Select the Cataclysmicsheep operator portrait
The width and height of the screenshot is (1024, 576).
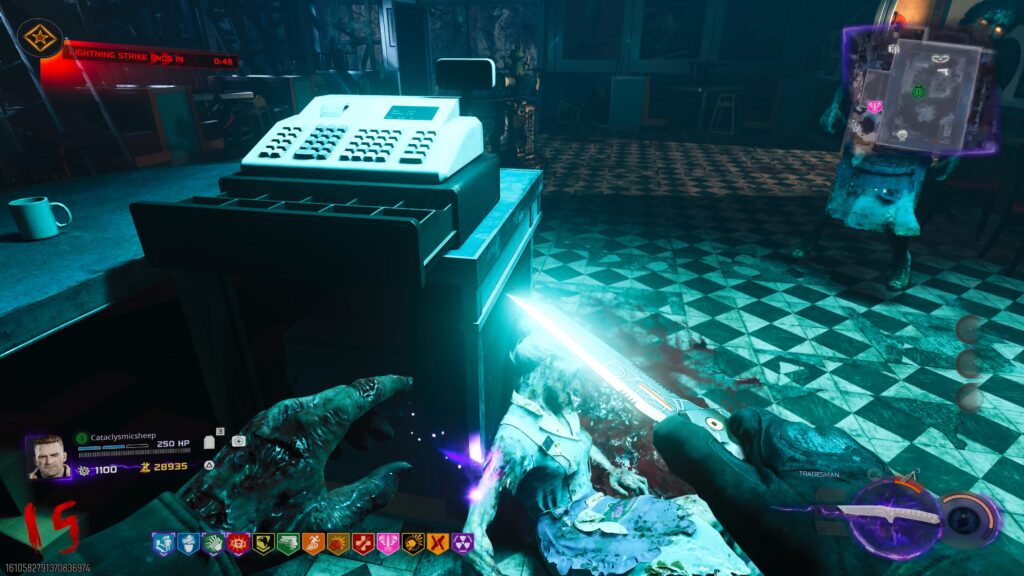click(x=48, y=457)
